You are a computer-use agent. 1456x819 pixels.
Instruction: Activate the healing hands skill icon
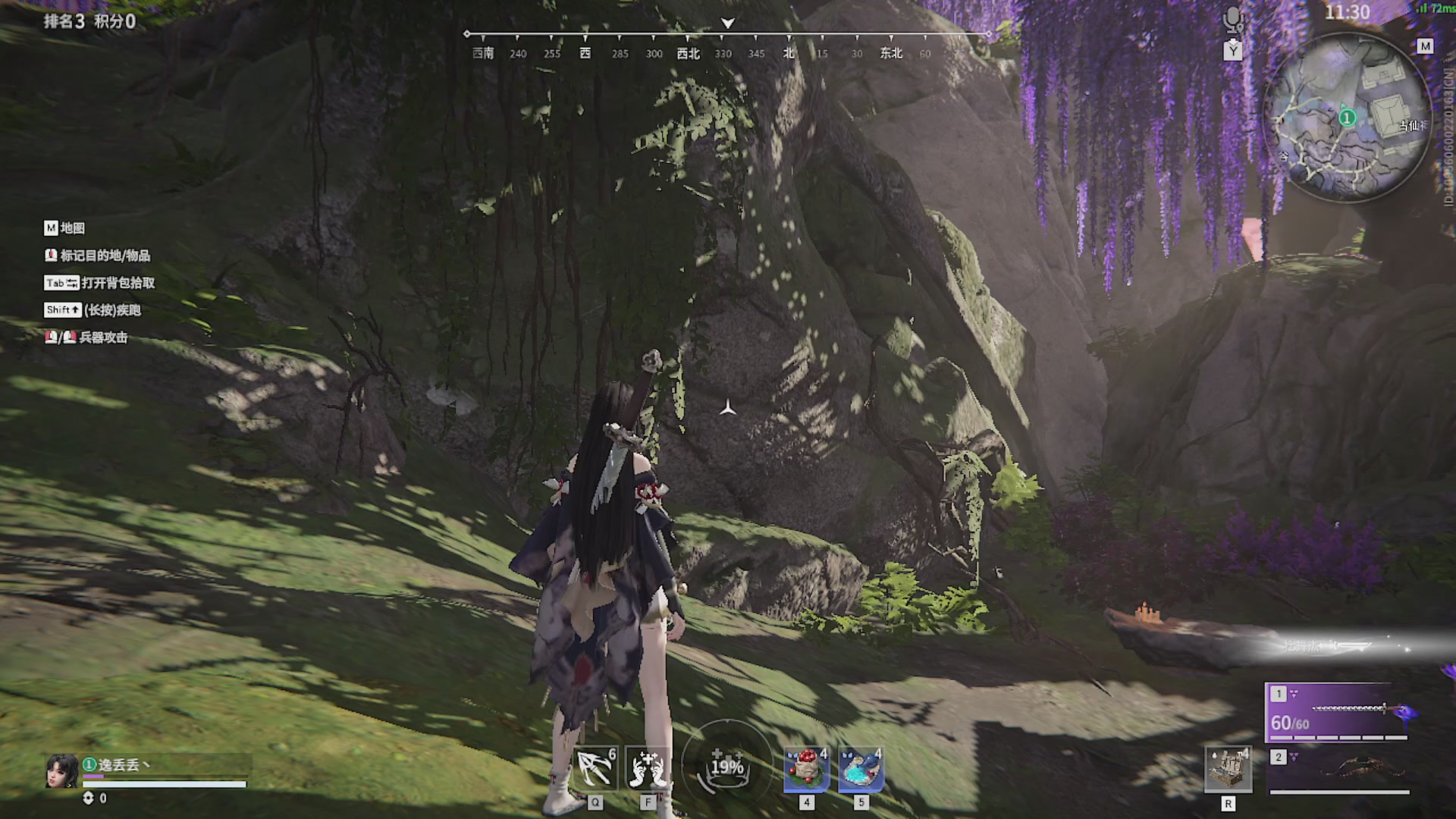(x=648, y=768)
